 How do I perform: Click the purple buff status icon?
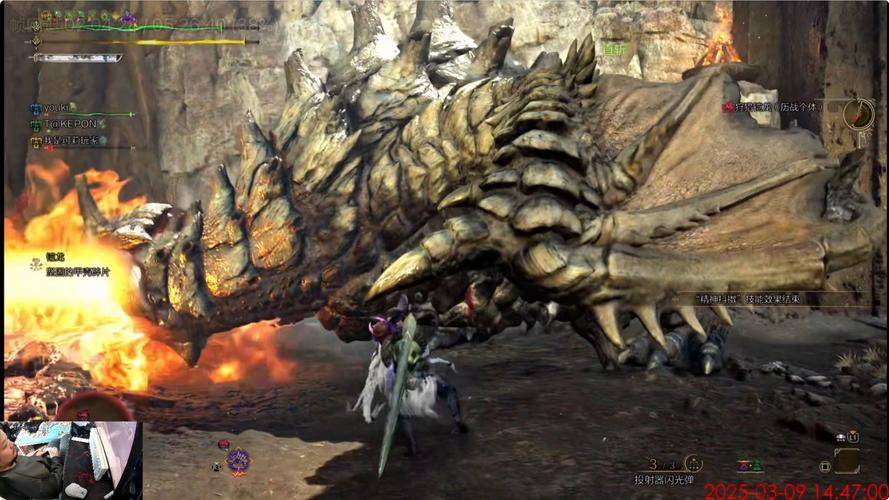pos(127,17)
